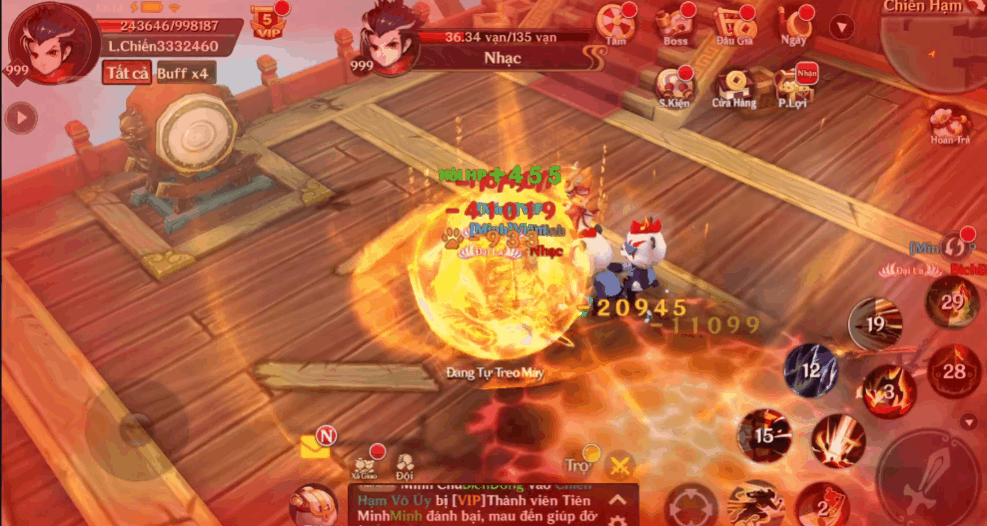Open the VIP 5 badge
This screenshot has width=987, height=526.
pyautogui.click(x=266, y=22)
